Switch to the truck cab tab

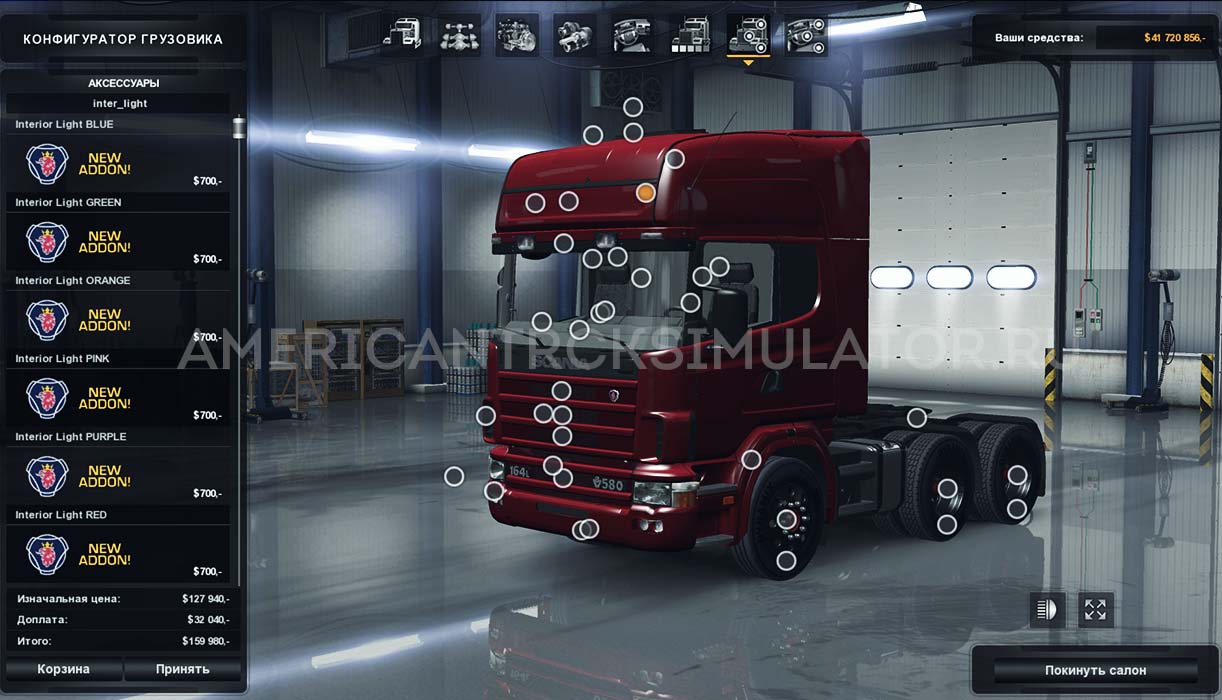(403, 35)
